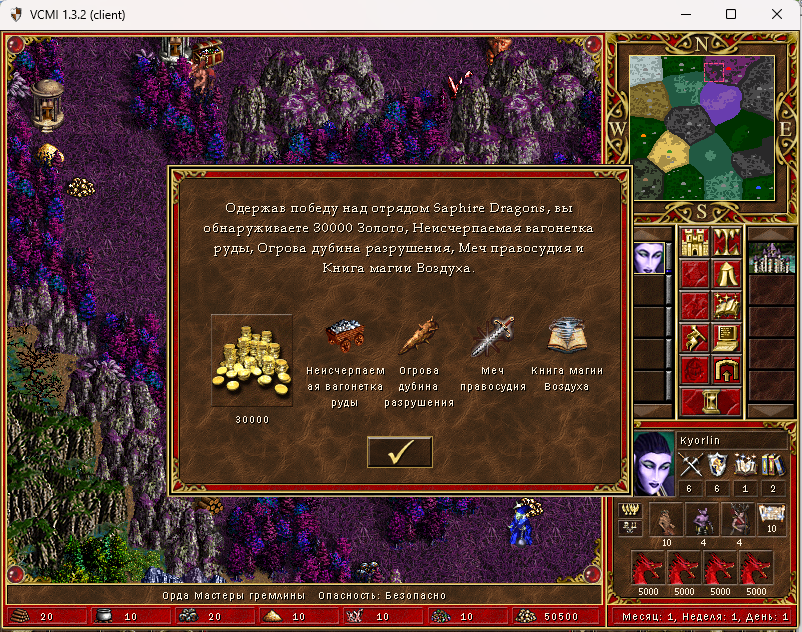802x632 pixels.
Task: Open the spellbook with the sparkling book button
Action: (x=726, y=305)
